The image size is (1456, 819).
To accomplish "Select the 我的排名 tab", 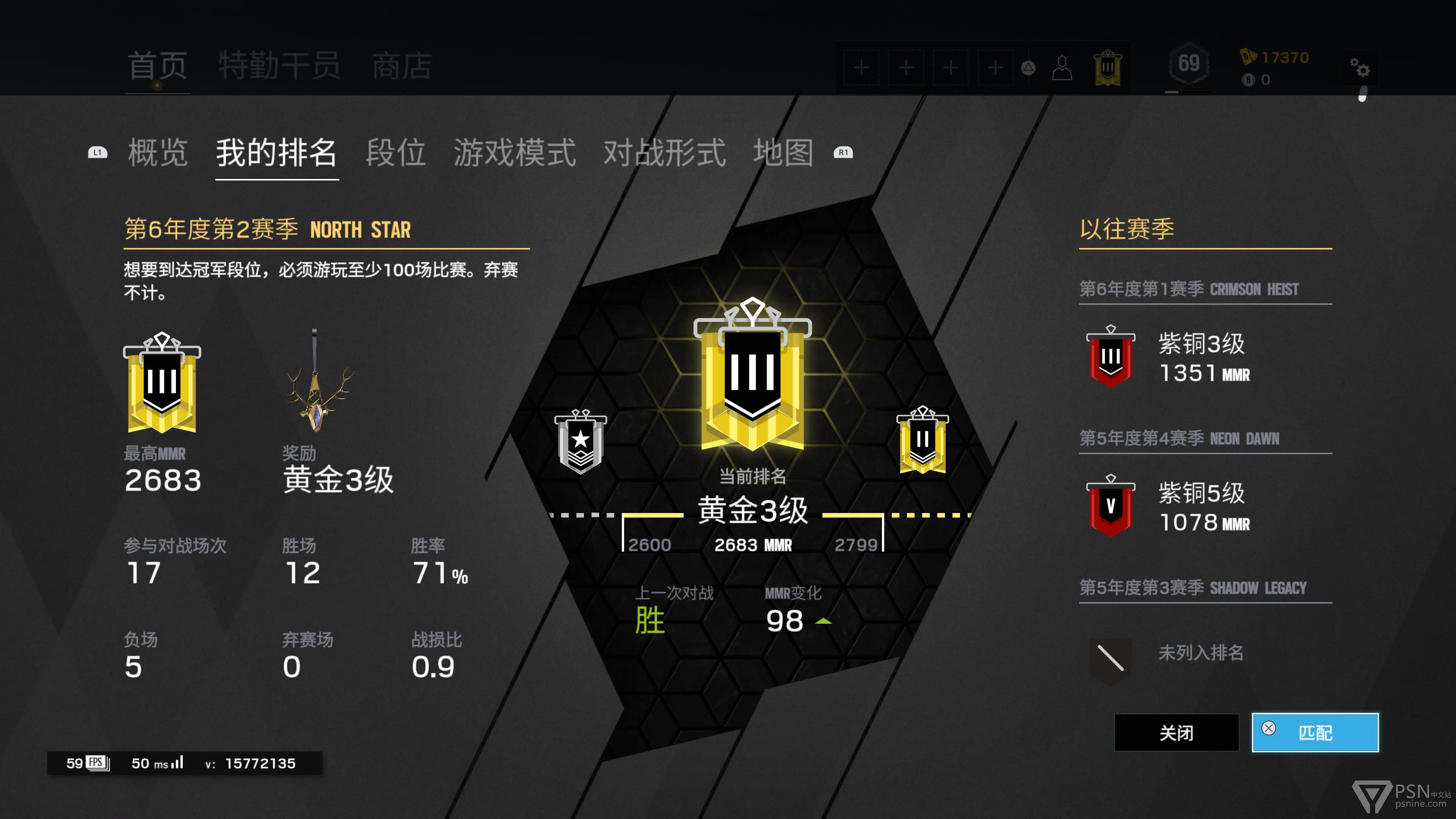I will coord(276,152).
